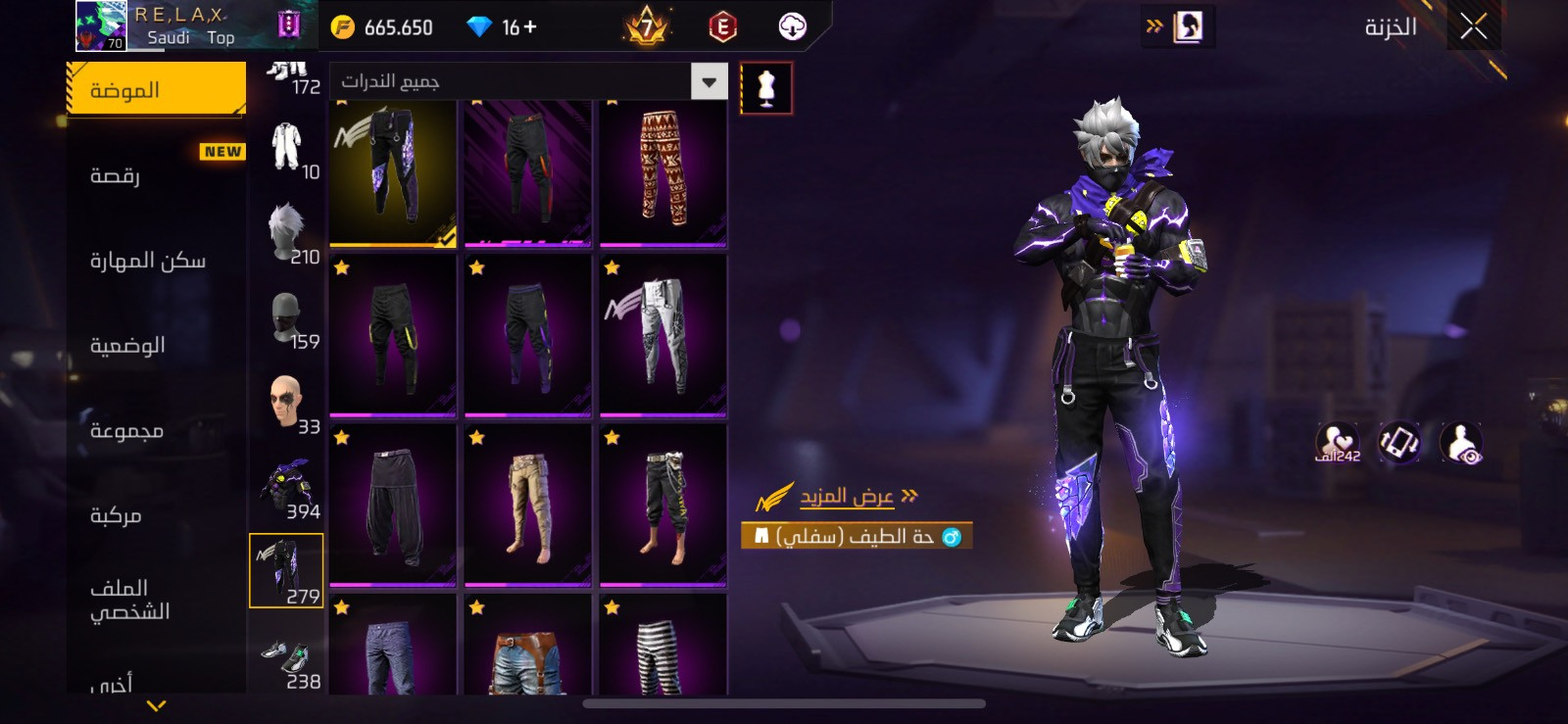This screenshot has height=724, width=1568.
Task: Switch to the مركبة vehicle tab
Action: pyautogui.click(x=116, y=515)
